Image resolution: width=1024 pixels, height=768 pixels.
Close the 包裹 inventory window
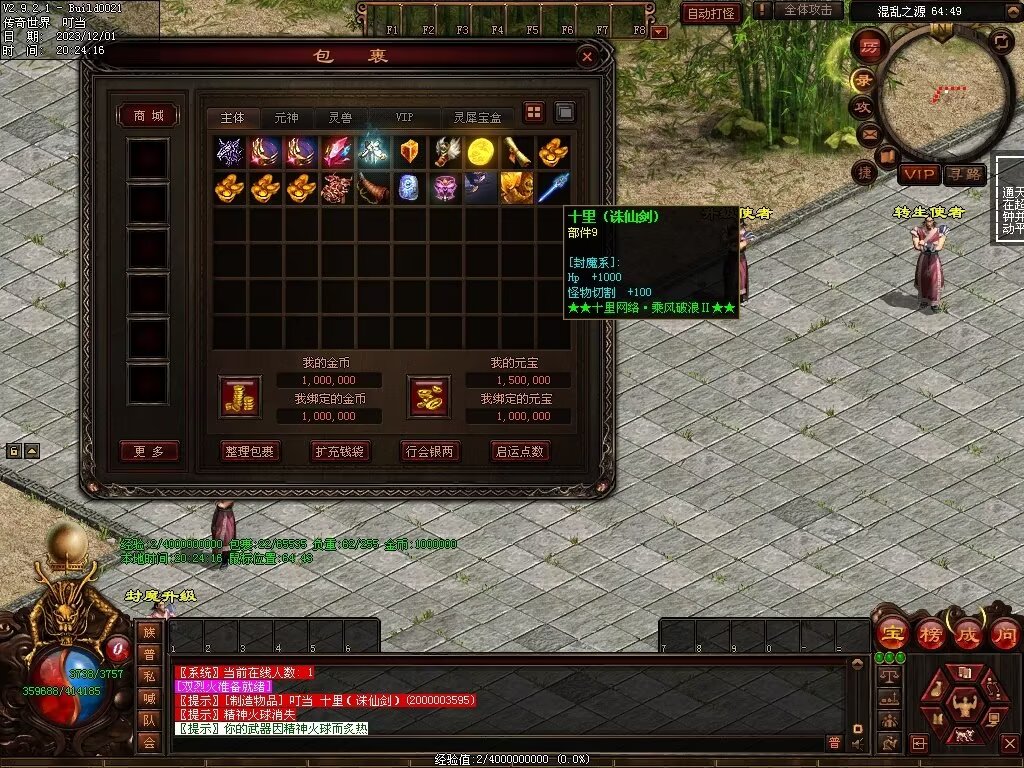[588, 57]
